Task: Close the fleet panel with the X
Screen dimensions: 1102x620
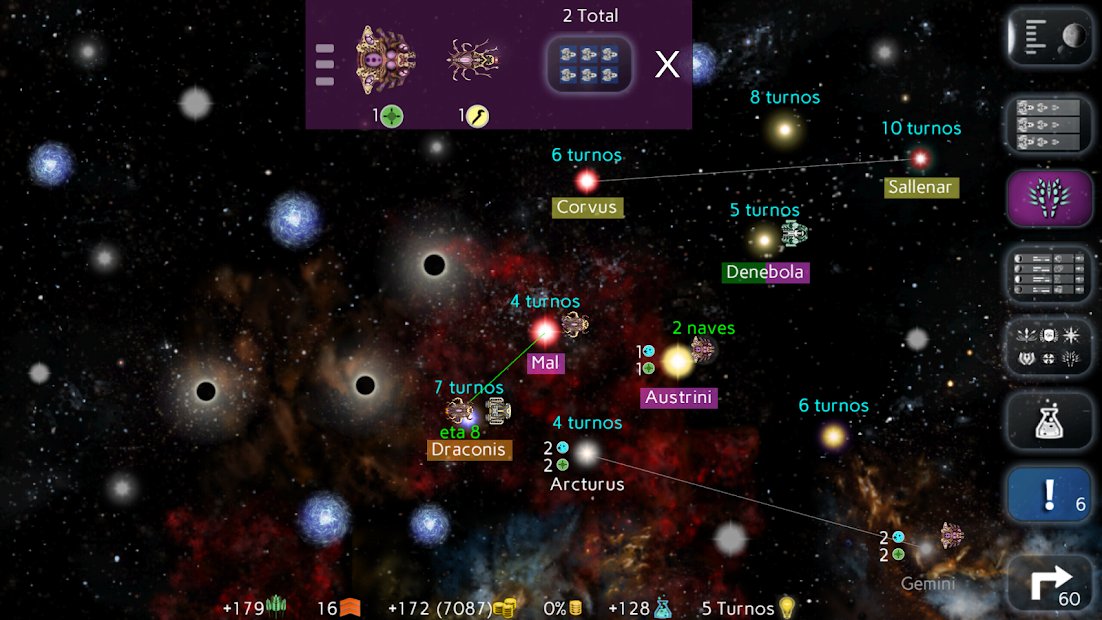Action: (667, 65)
